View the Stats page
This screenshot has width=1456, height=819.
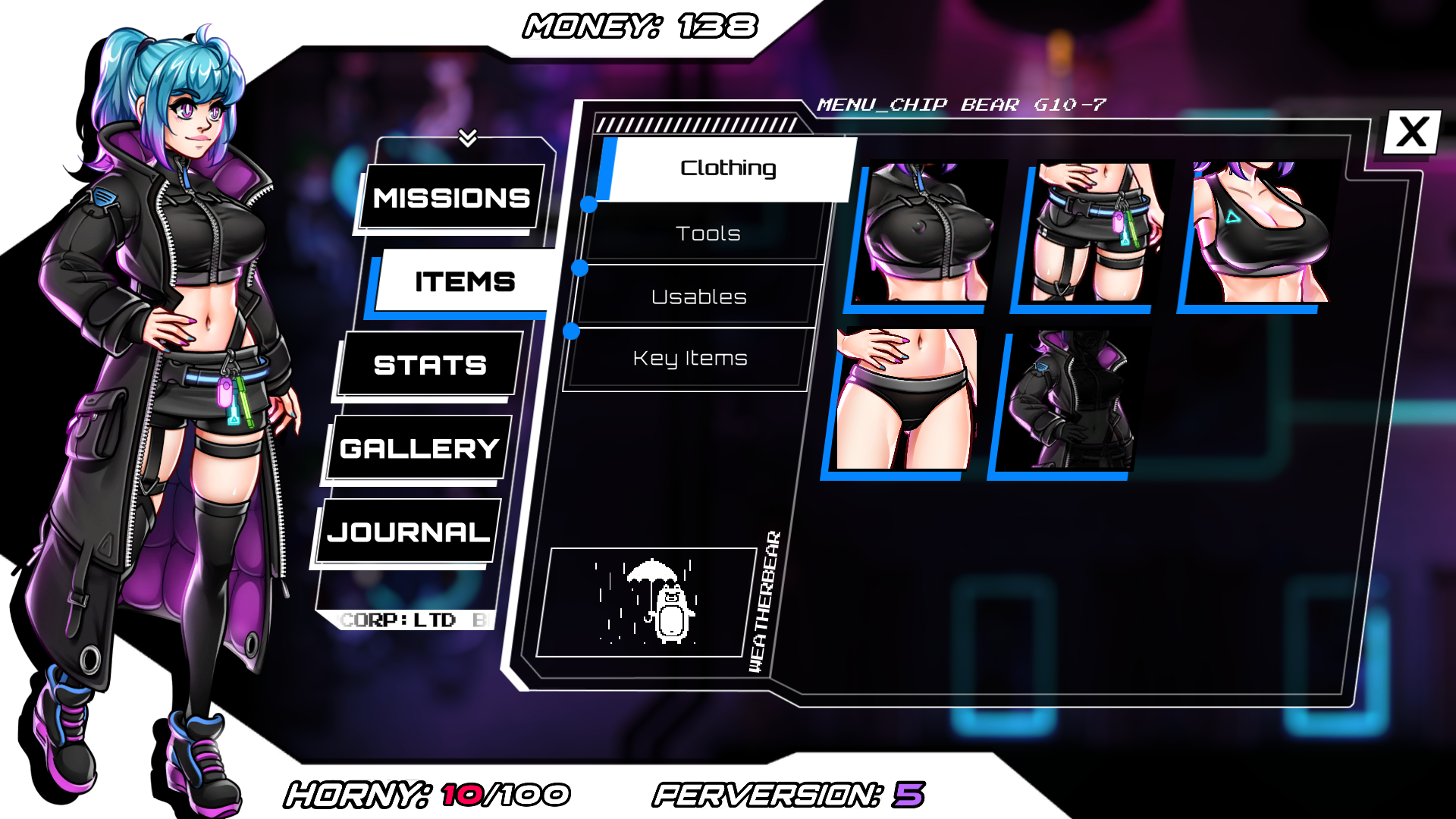428,365
